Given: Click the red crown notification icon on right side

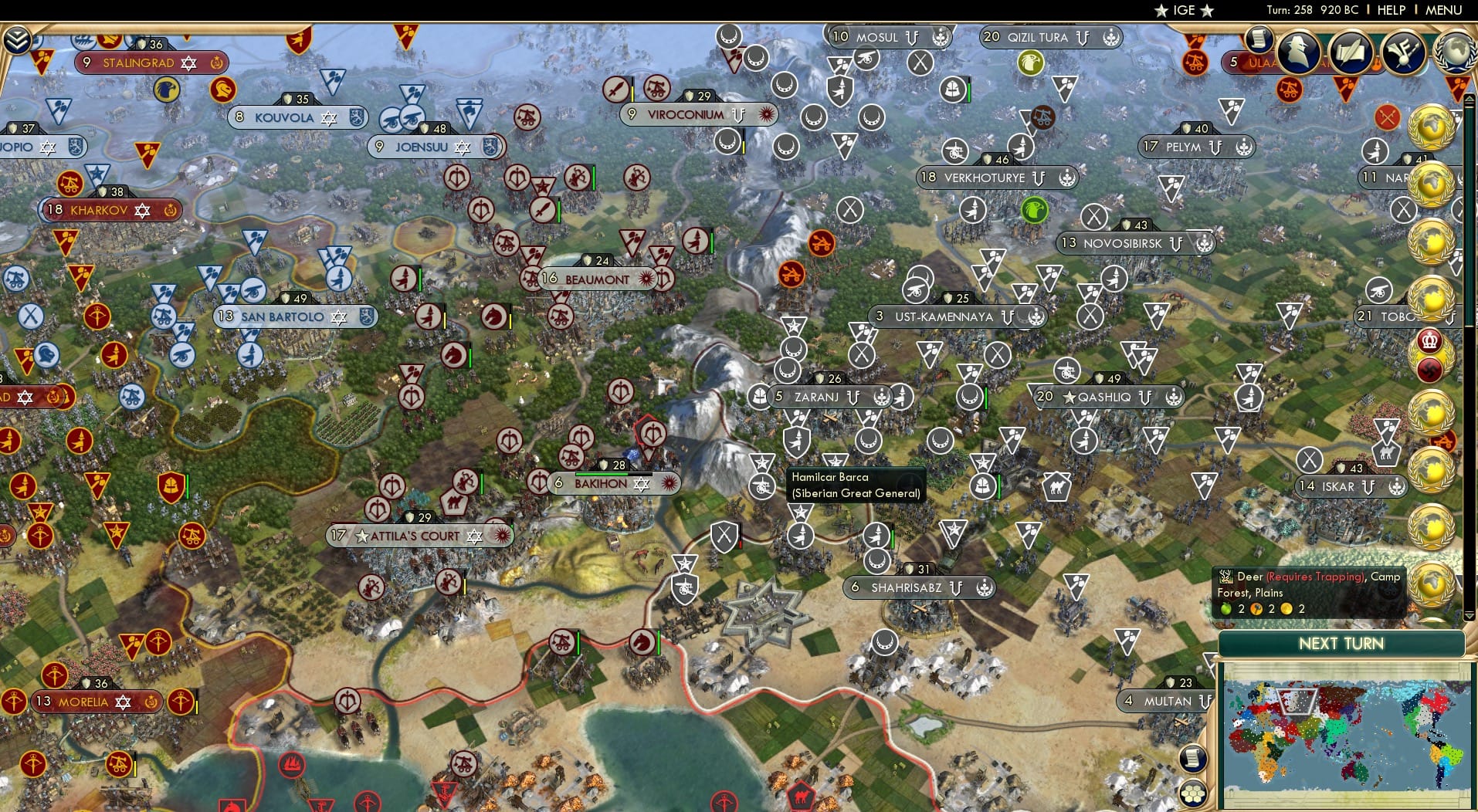Looking at the screenshot, I should [1430, 338].
